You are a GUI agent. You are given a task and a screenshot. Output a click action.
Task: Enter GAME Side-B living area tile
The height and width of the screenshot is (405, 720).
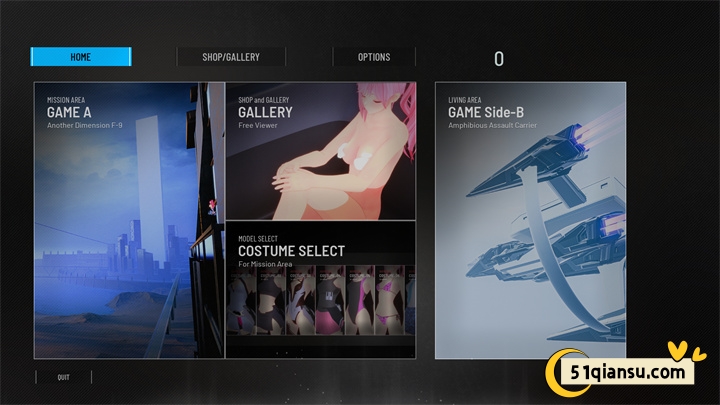530,220
